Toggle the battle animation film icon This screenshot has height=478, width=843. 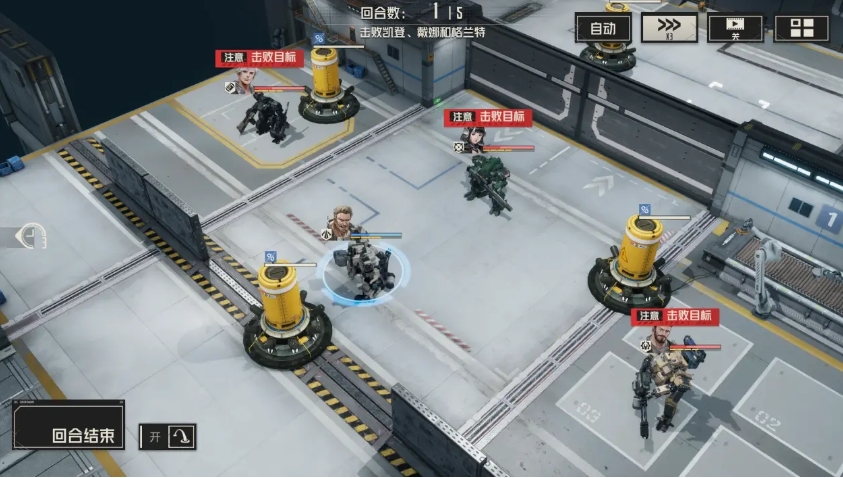coord(735,28)
